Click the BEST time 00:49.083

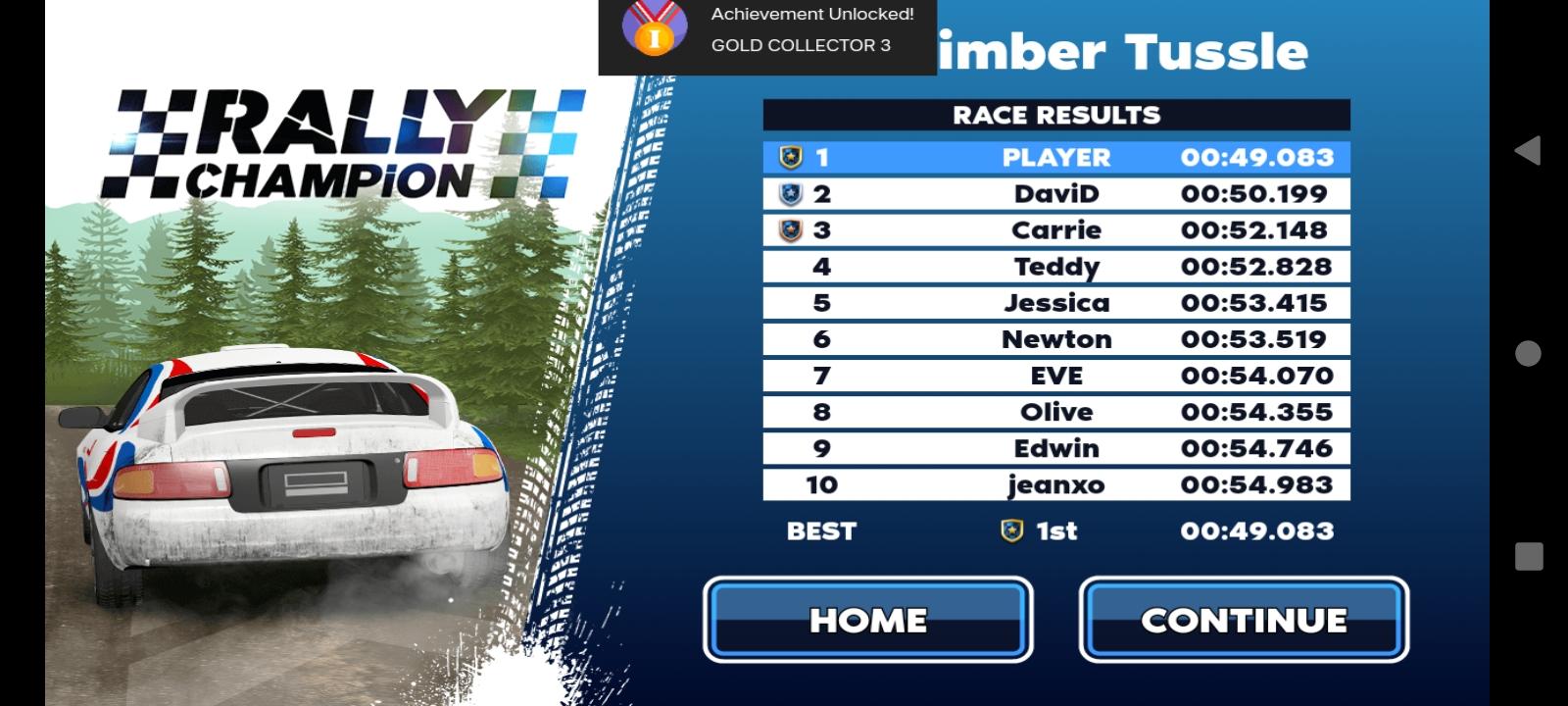[1255, 530]
